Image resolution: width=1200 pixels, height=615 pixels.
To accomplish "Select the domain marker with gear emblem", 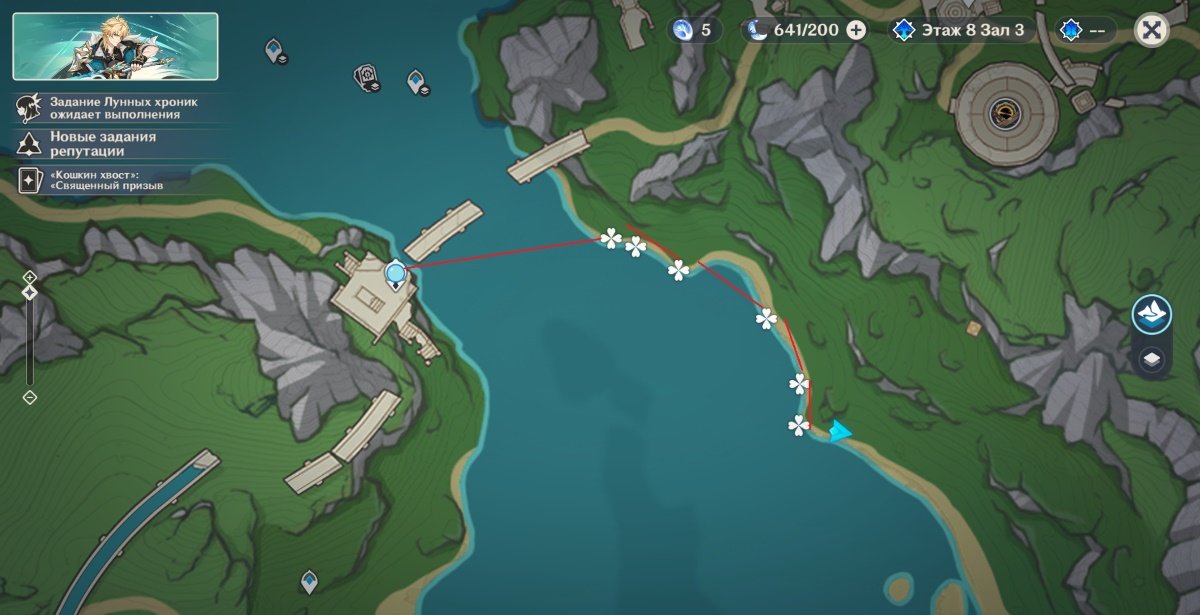I will 366,77.
